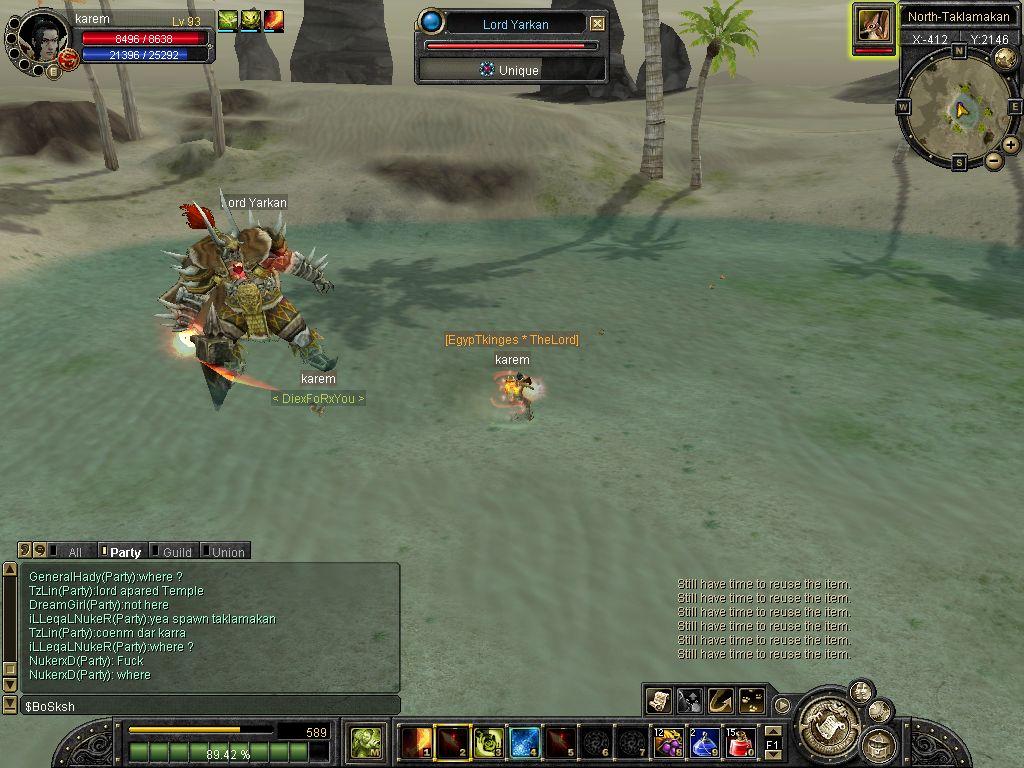Zoom out the minimap with minus button

pyautogui.click(x=994, y=160)
